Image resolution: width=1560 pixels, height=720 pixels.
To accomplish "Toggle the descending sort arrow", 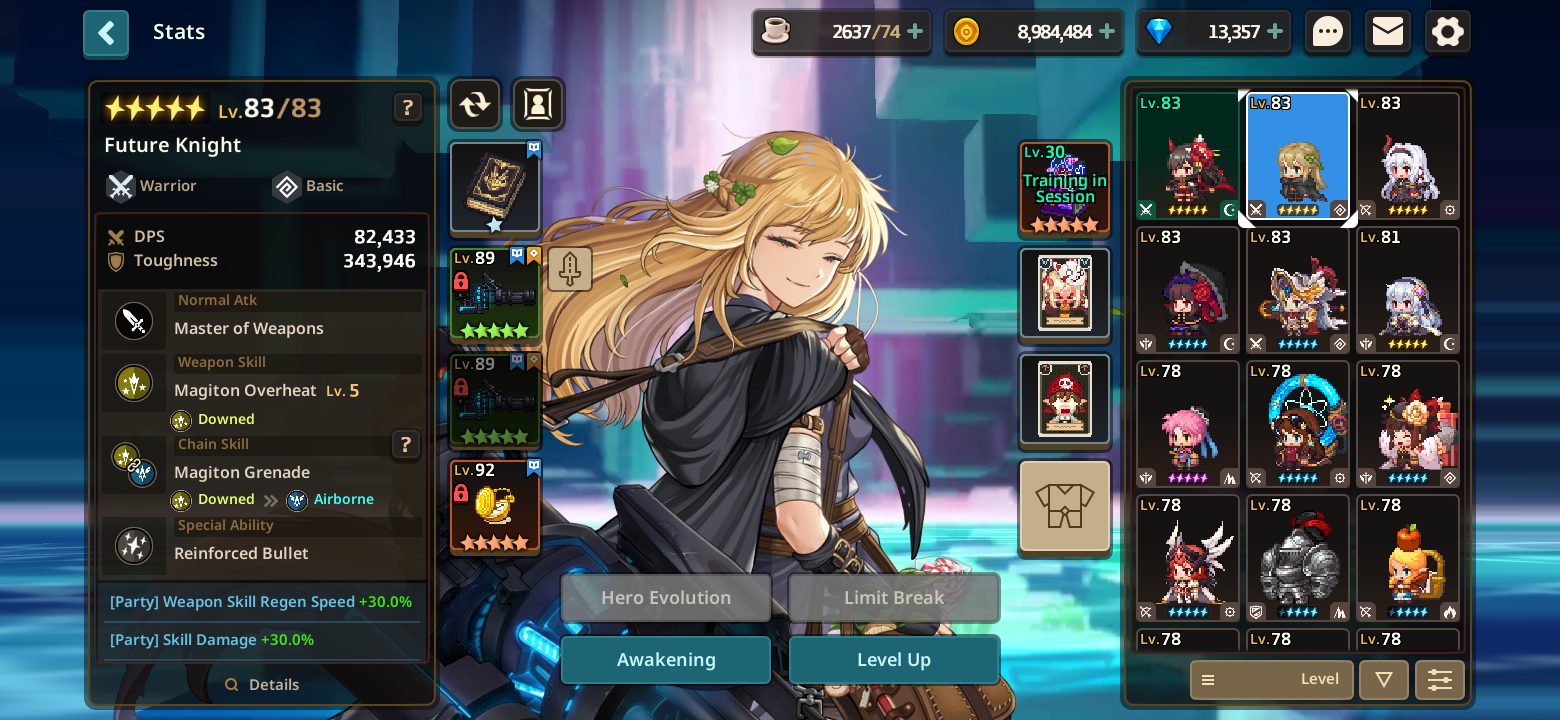I will 1384,679.
